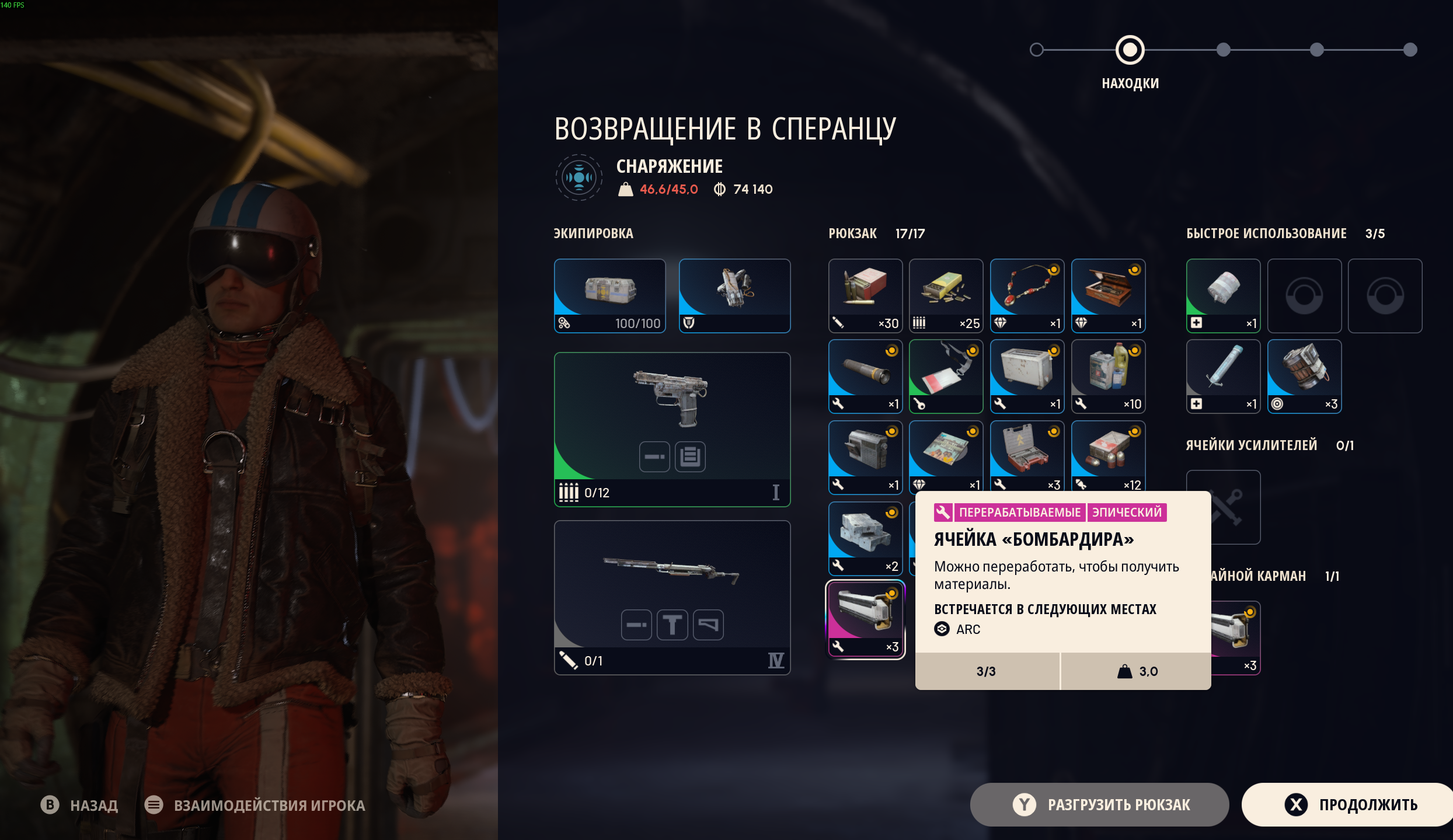Select the bandage quick-use slot
Image resolution: width=1453 pixels, height=840 pixels.
coord(1223,296)
